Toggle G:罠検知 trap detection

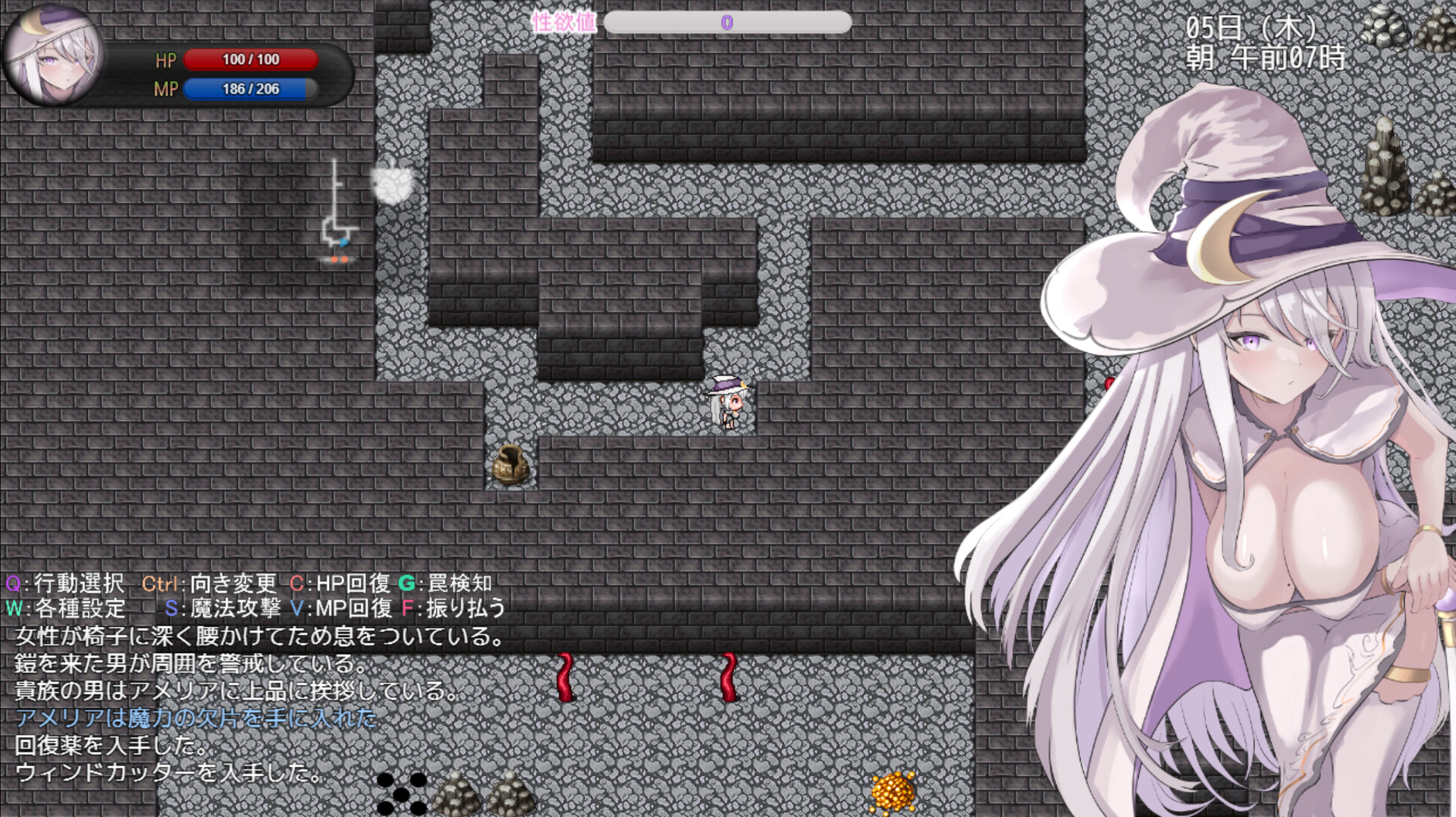coord(446,585)
